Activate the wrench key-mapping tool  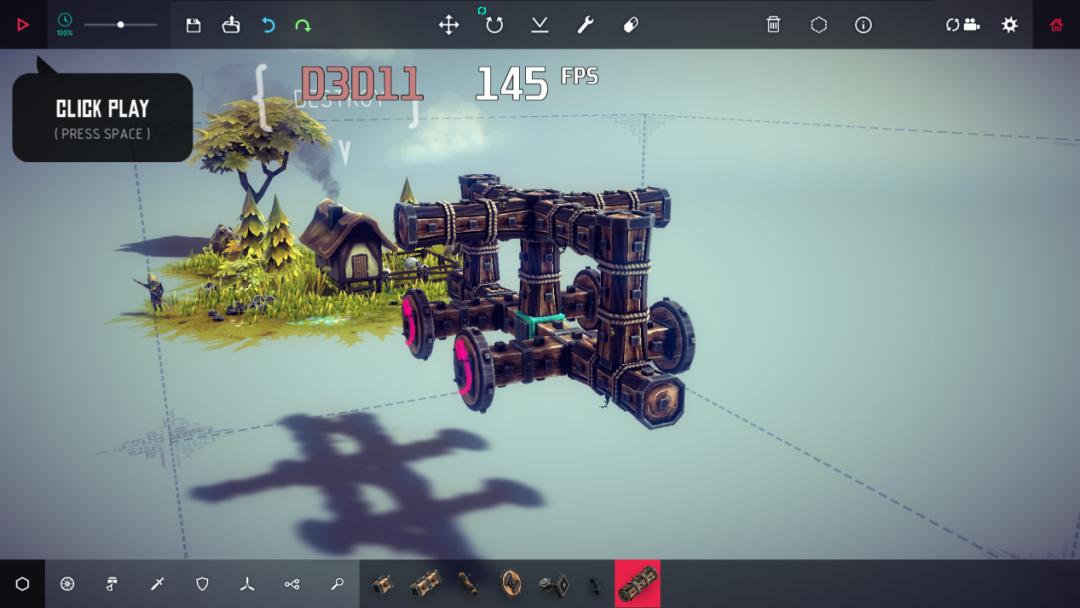pos(586,25)
